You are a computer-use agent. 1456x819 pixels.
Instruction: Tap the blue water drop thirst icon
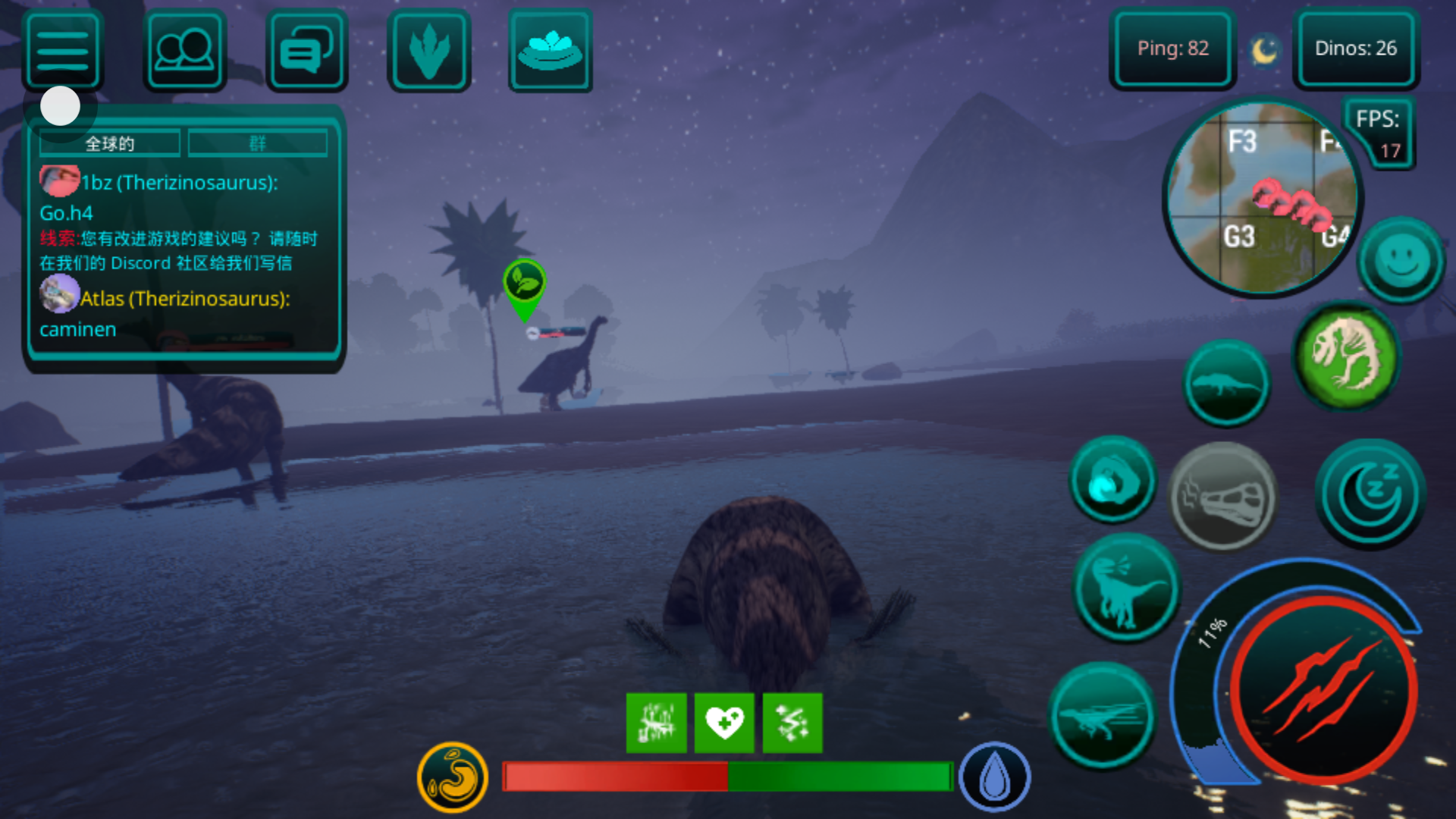pyautogui.click(x=994, y=777)
